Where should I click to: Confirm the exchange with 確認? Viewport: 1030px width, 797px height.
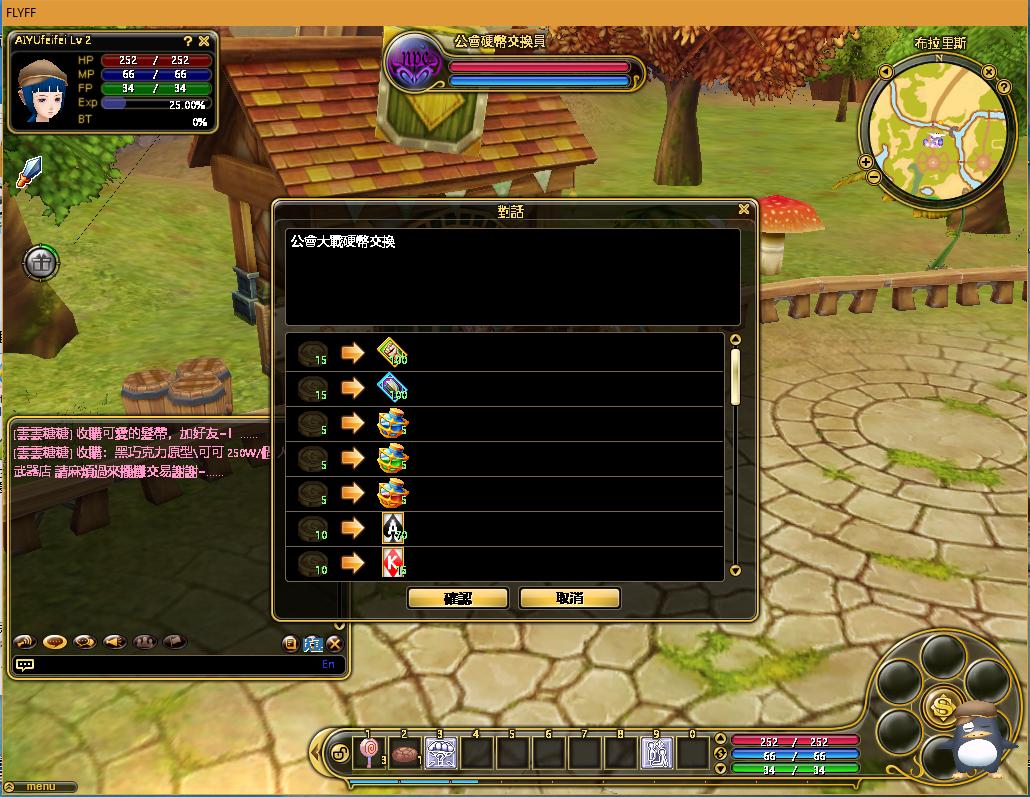(458, 598)
